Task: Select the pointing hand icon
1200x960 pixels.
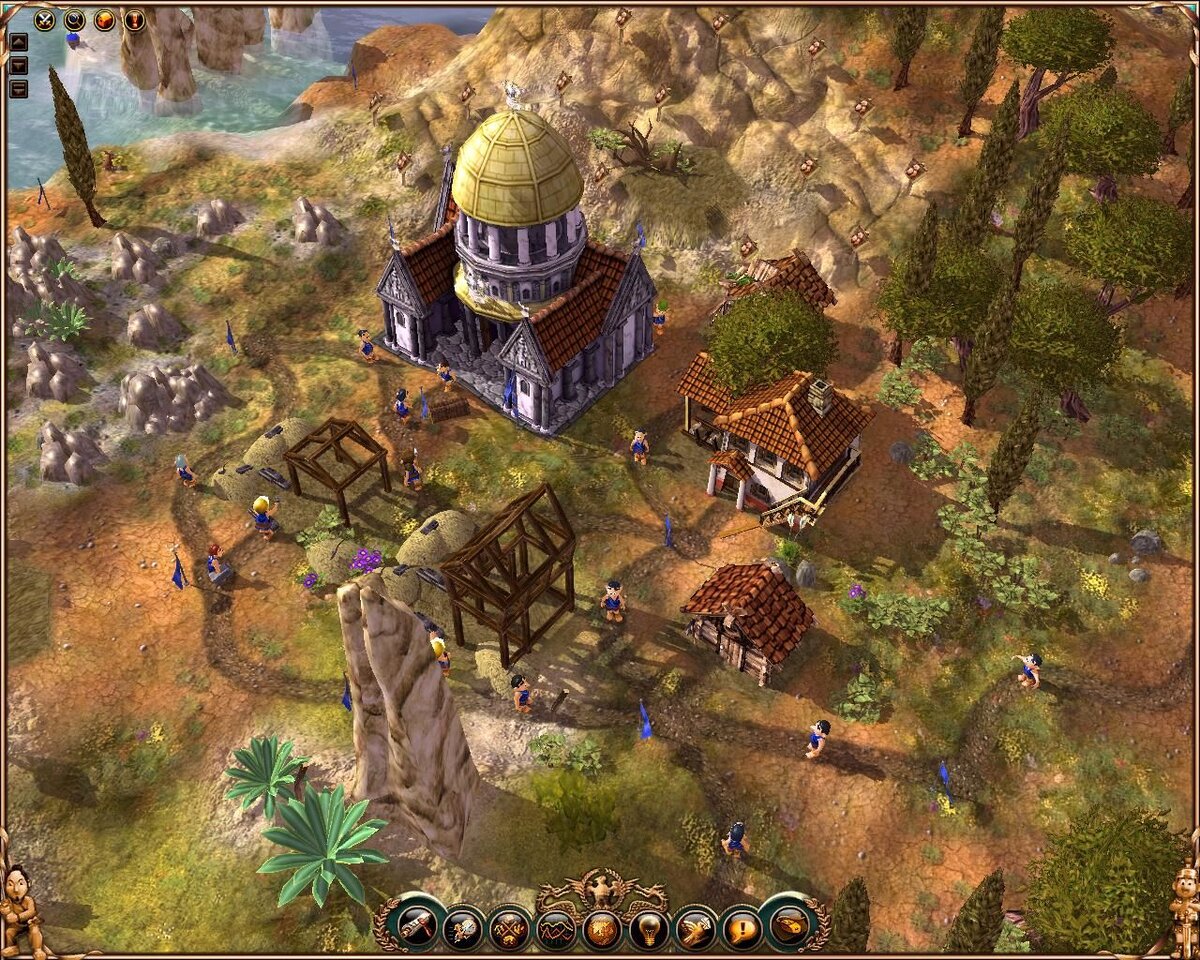Action: [695, 927]
